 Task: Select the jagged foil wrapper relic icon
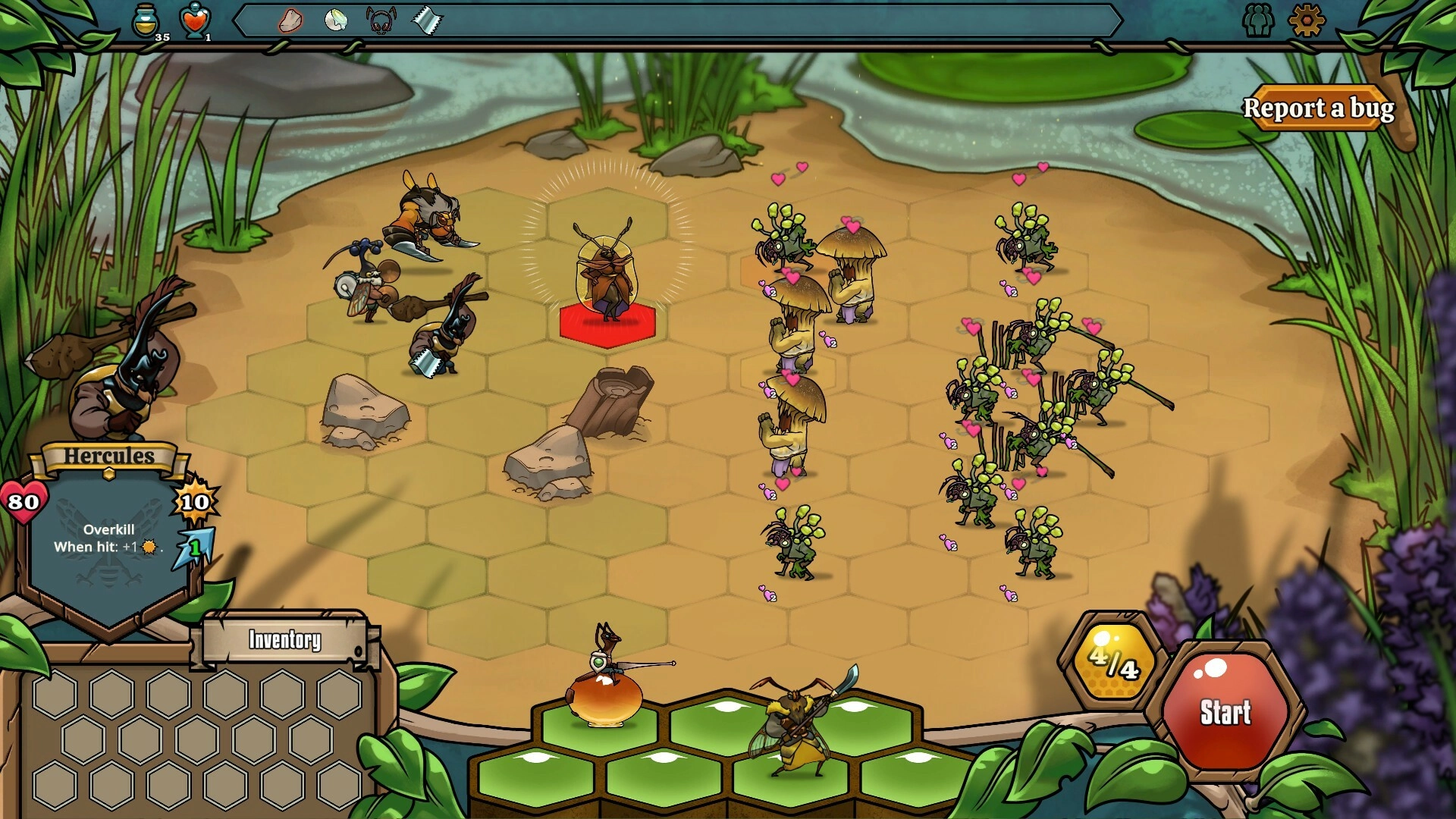tap(427, 20)
